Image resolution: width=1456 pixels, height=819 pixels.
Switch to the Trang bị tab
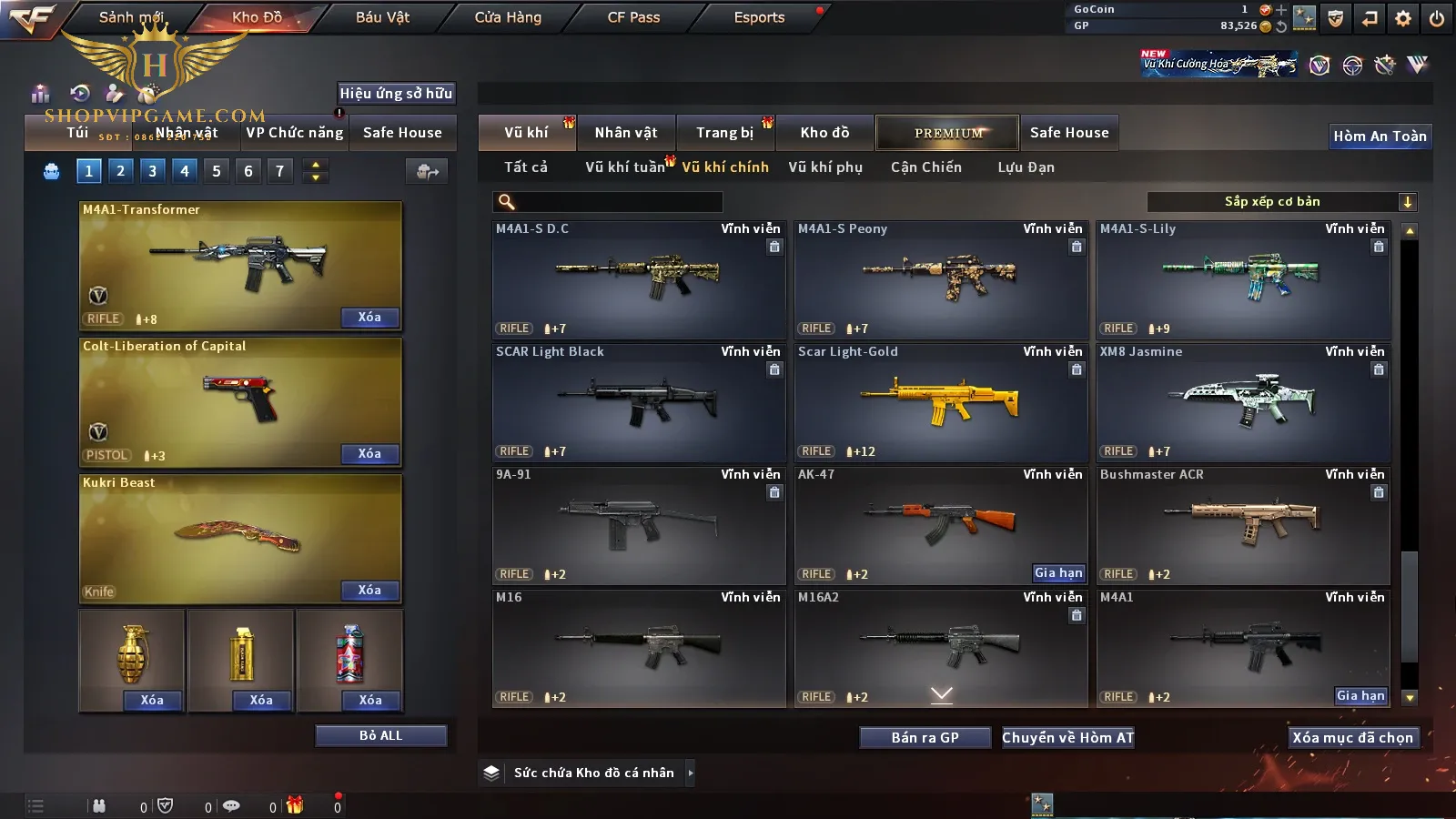click(x=725, y=133)
